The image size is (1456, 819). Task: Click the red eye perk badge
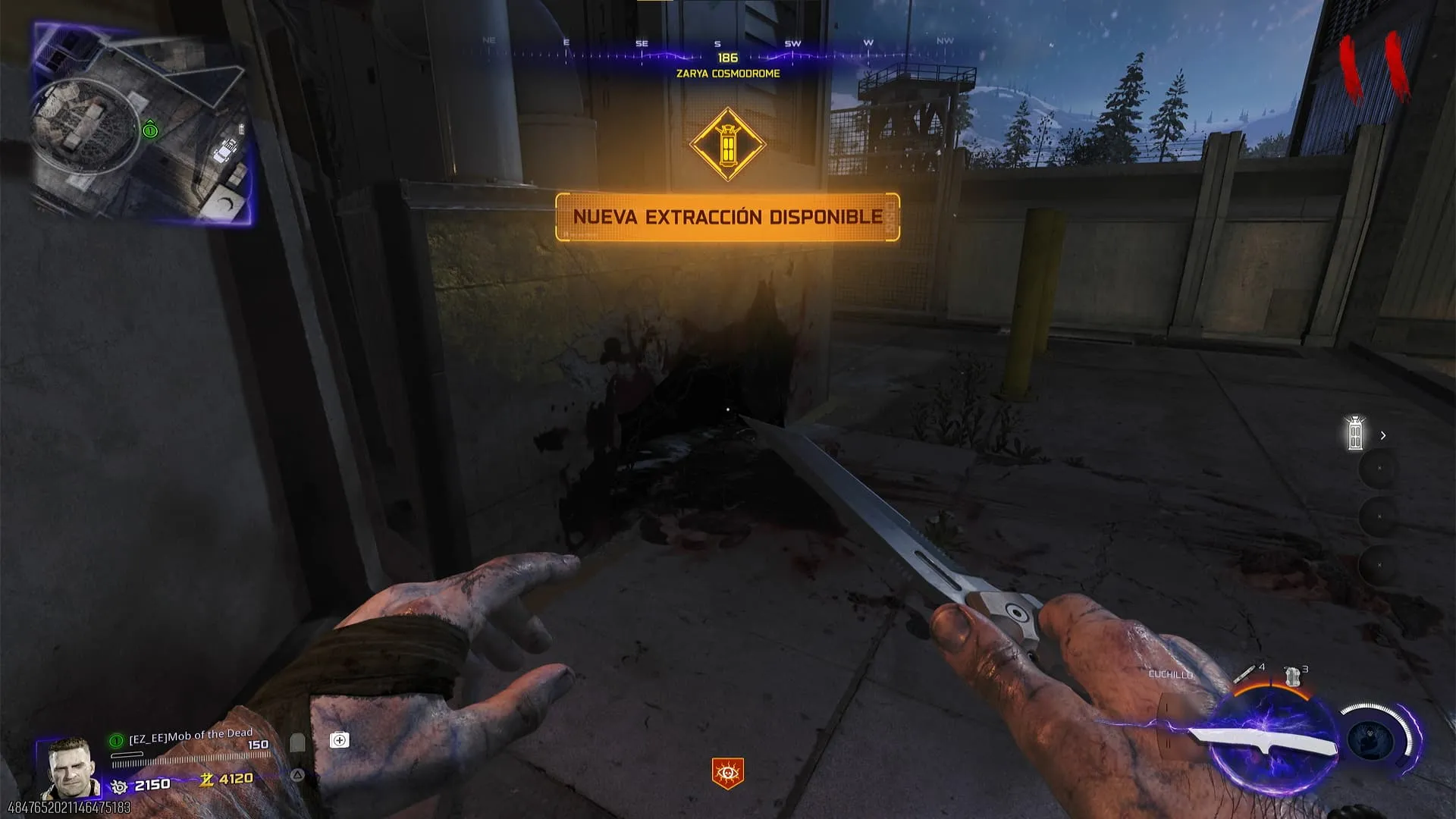point(727,773)
